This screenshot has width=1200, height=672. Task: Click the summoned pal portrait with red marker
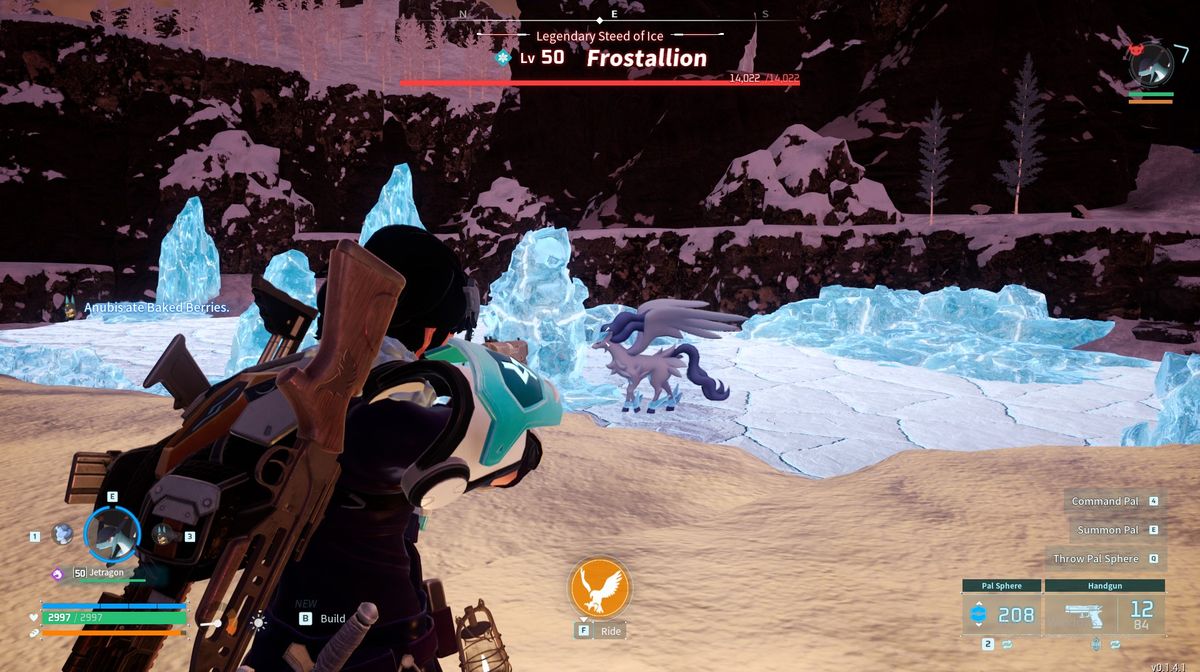point(1151,64)
